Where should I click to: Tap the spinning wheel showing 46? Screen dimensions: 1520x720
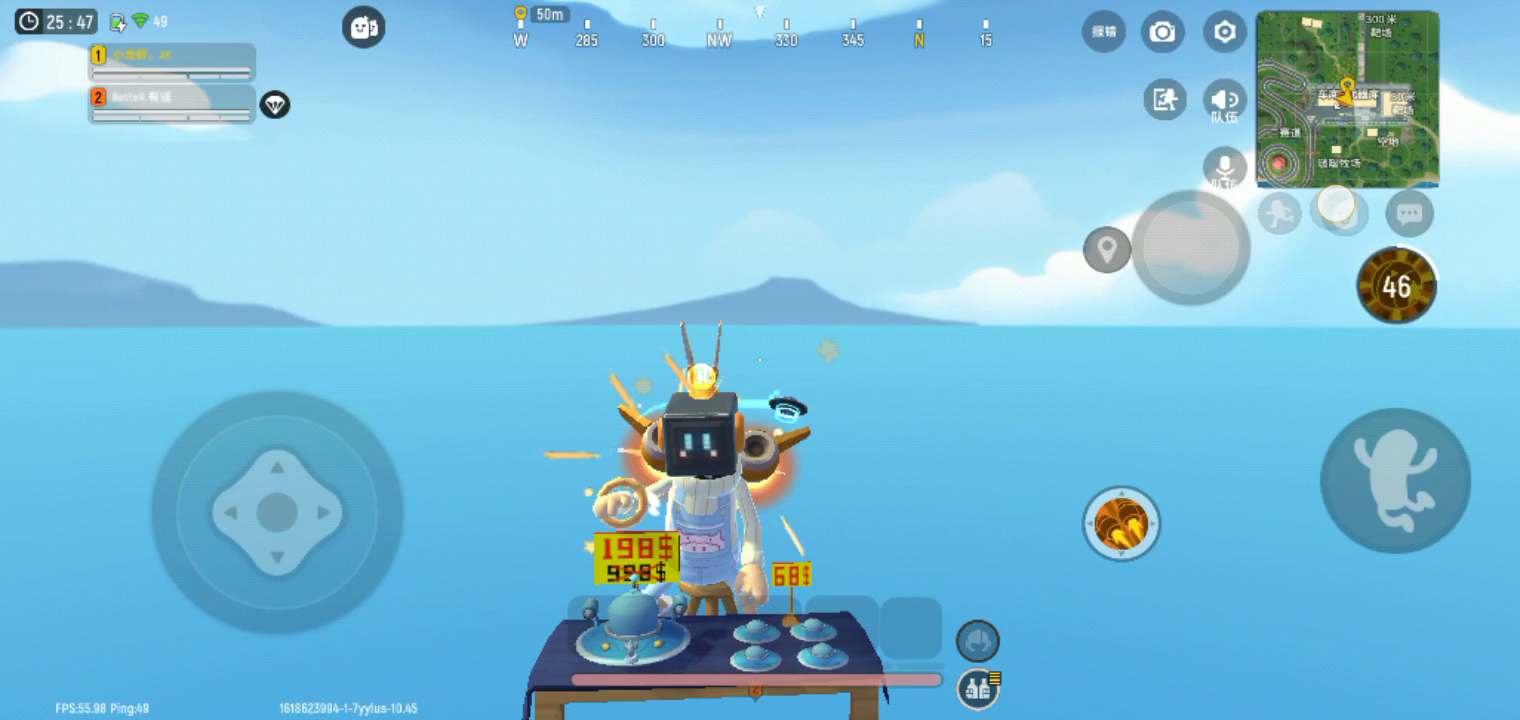1396,286
